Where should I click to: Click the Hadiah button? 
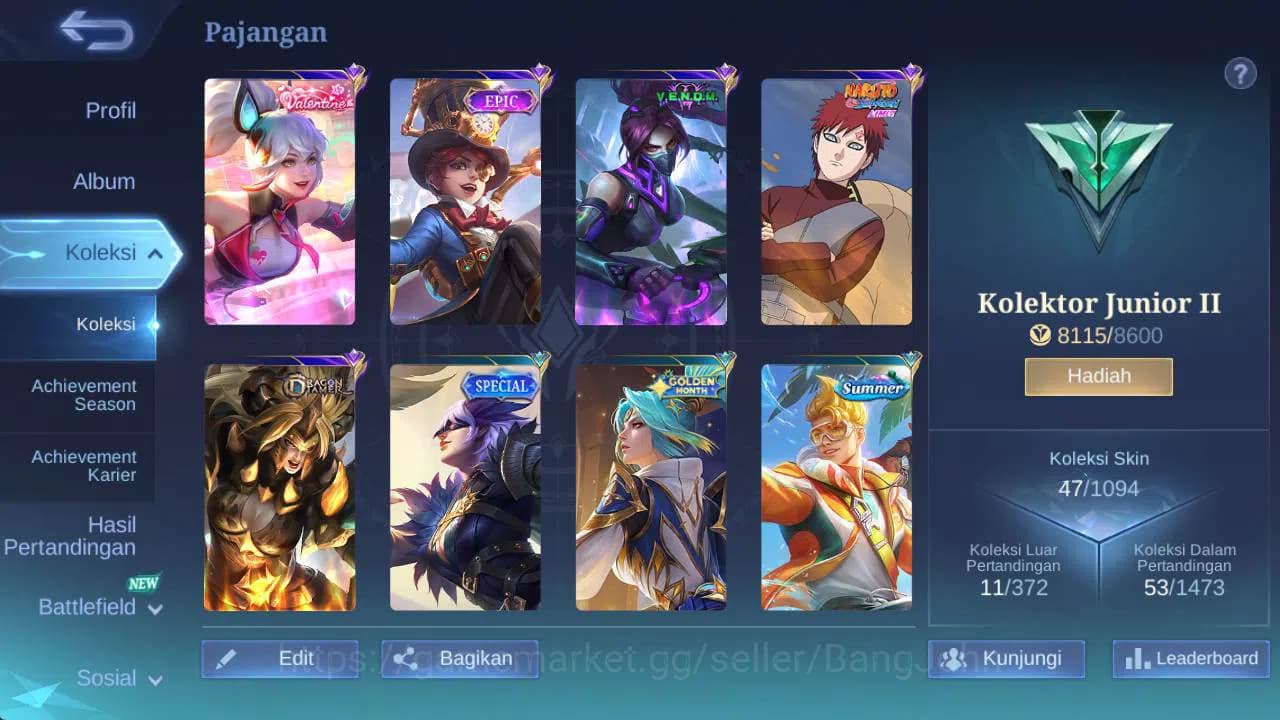pos(1098,376)
